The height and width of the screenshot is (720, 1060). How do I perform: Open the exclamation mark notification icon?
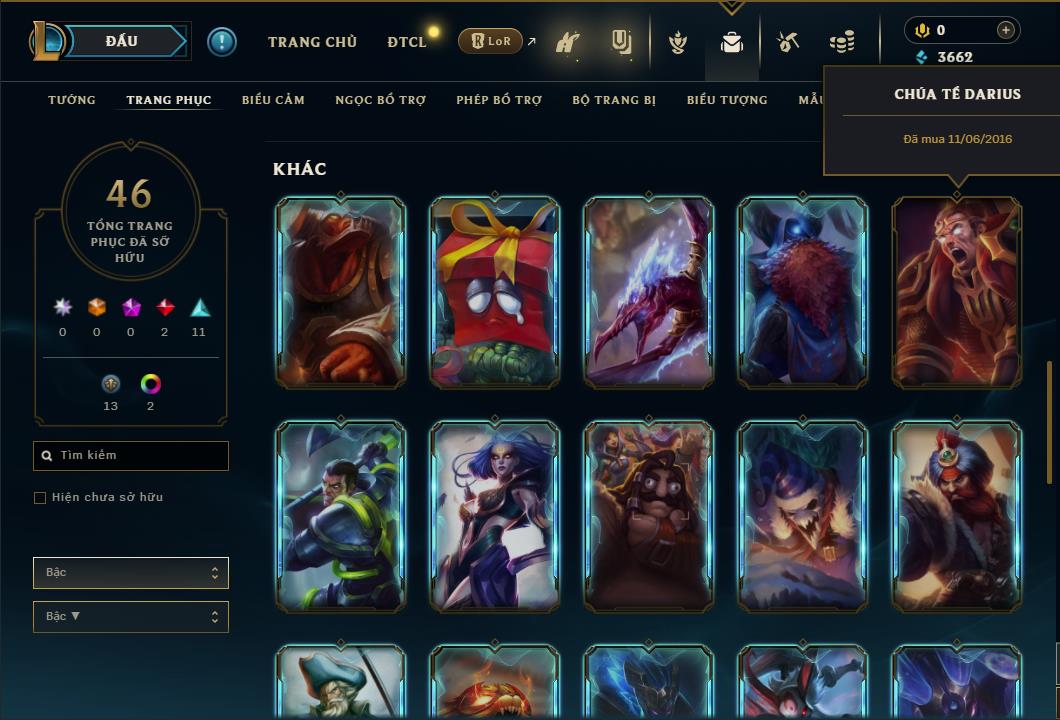pos(222,42)
